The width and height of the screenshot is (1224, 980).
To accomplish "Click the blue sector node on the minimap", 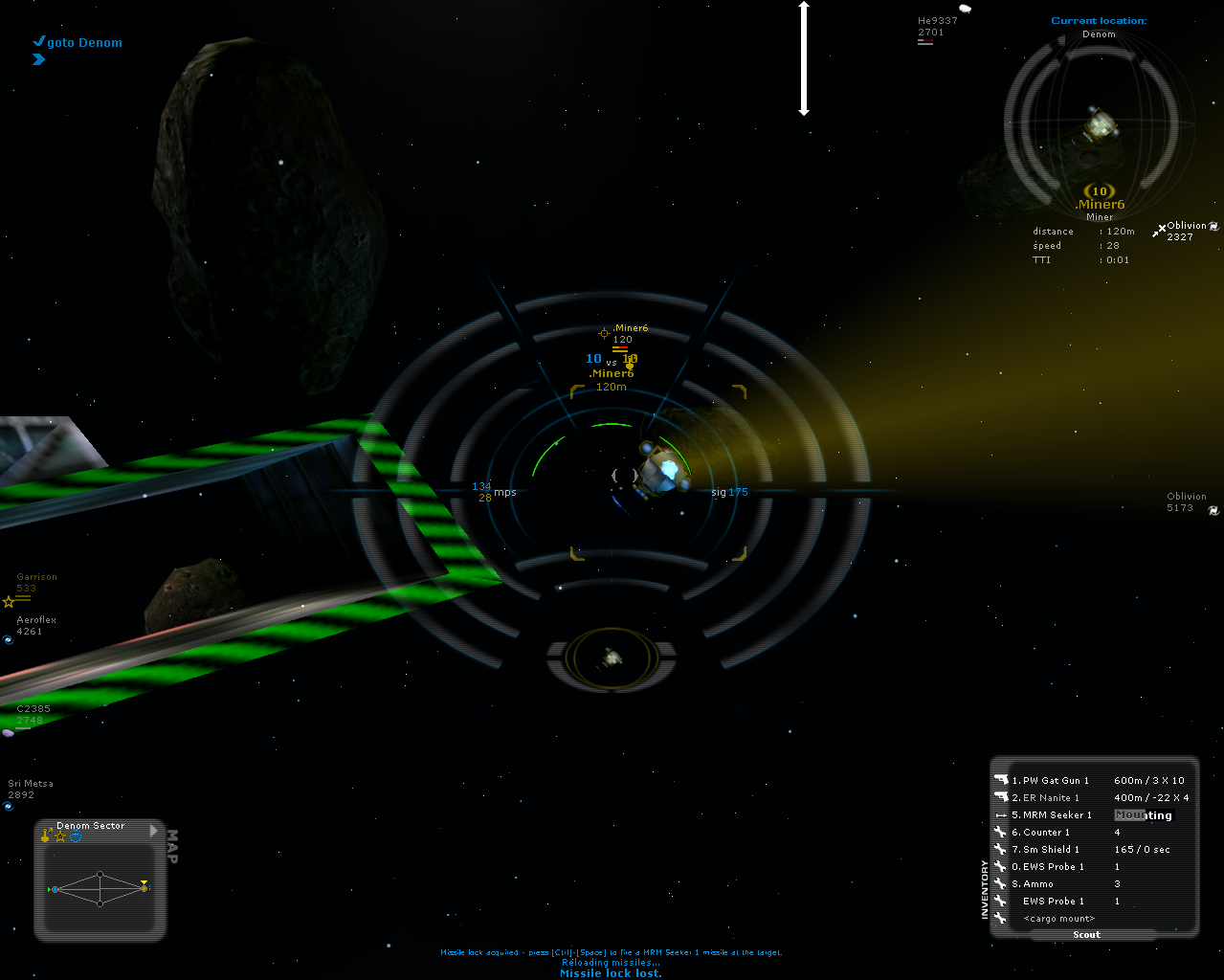I will [56, 889].
